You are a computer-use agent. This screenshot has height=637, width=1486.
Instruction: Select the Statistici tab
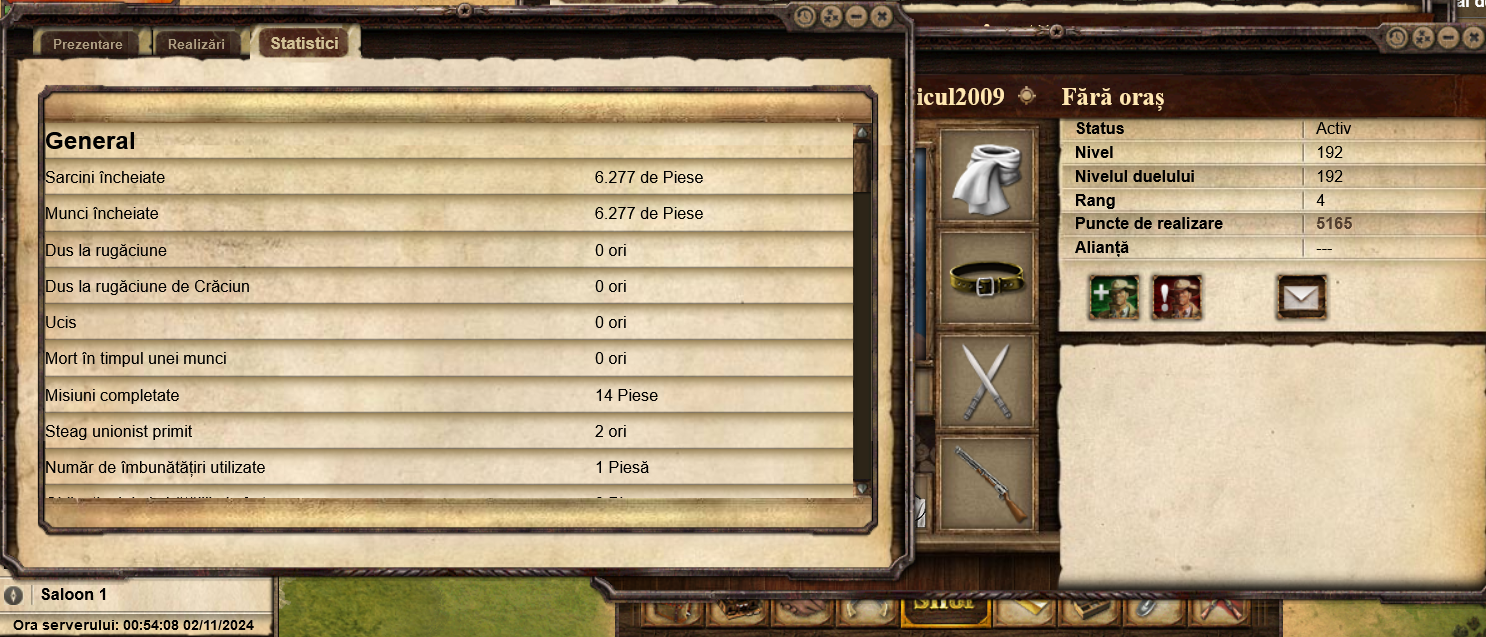[x=304, y=44]
